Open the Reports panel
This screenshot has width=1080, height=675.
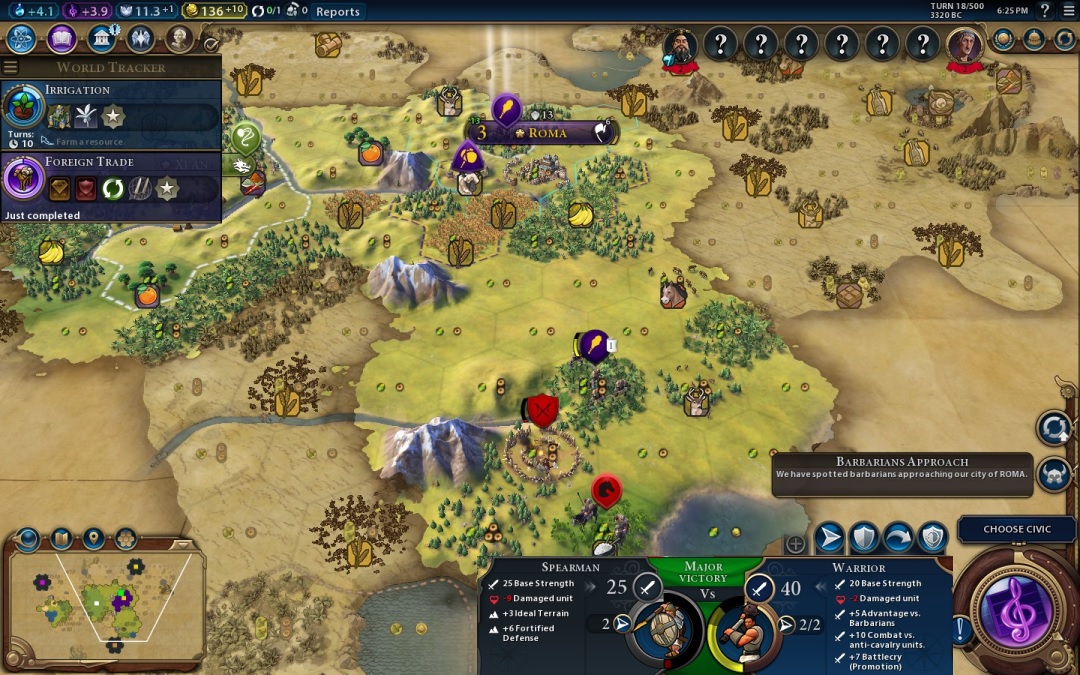[x=337, y=11]
